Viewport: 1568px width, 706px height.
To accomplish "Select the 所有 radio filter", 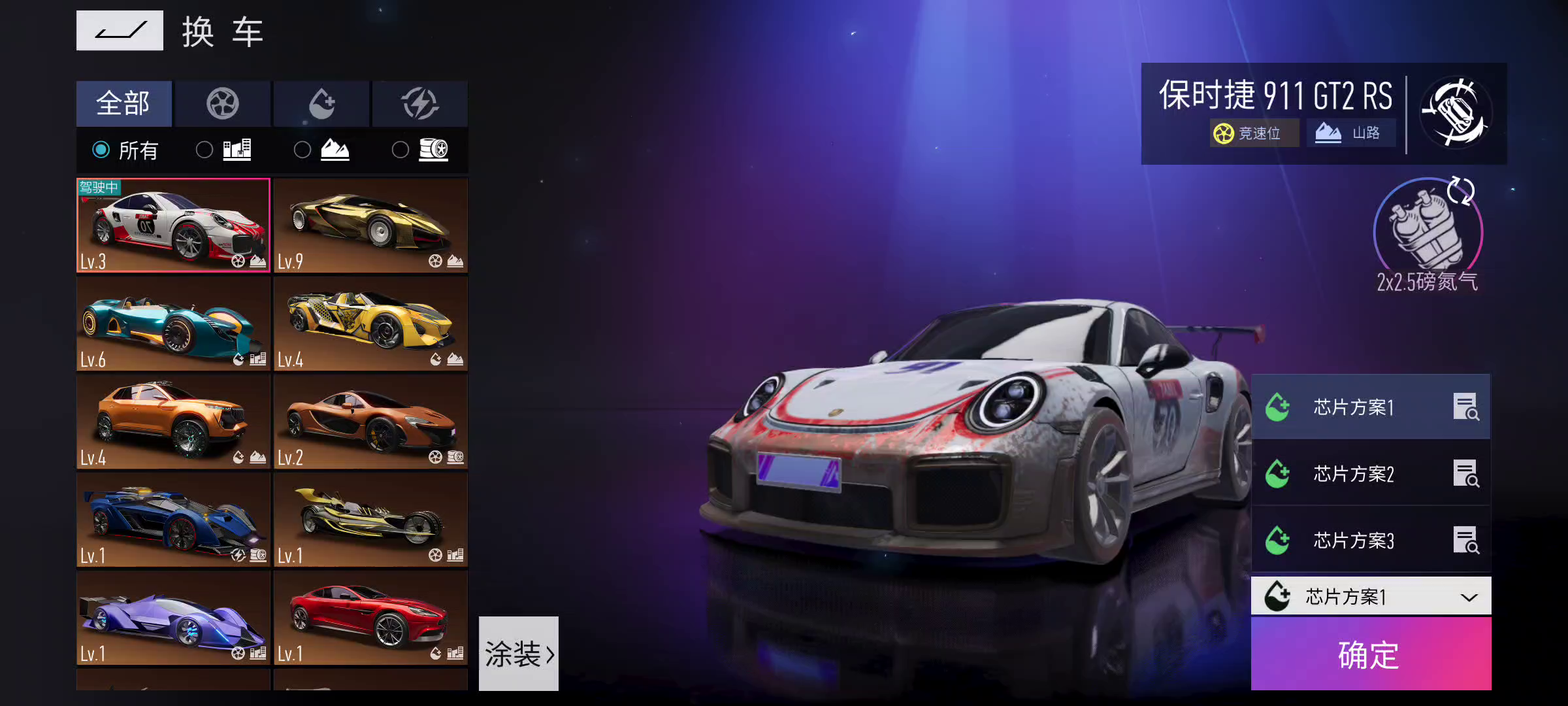I will (x=101, y=150).
